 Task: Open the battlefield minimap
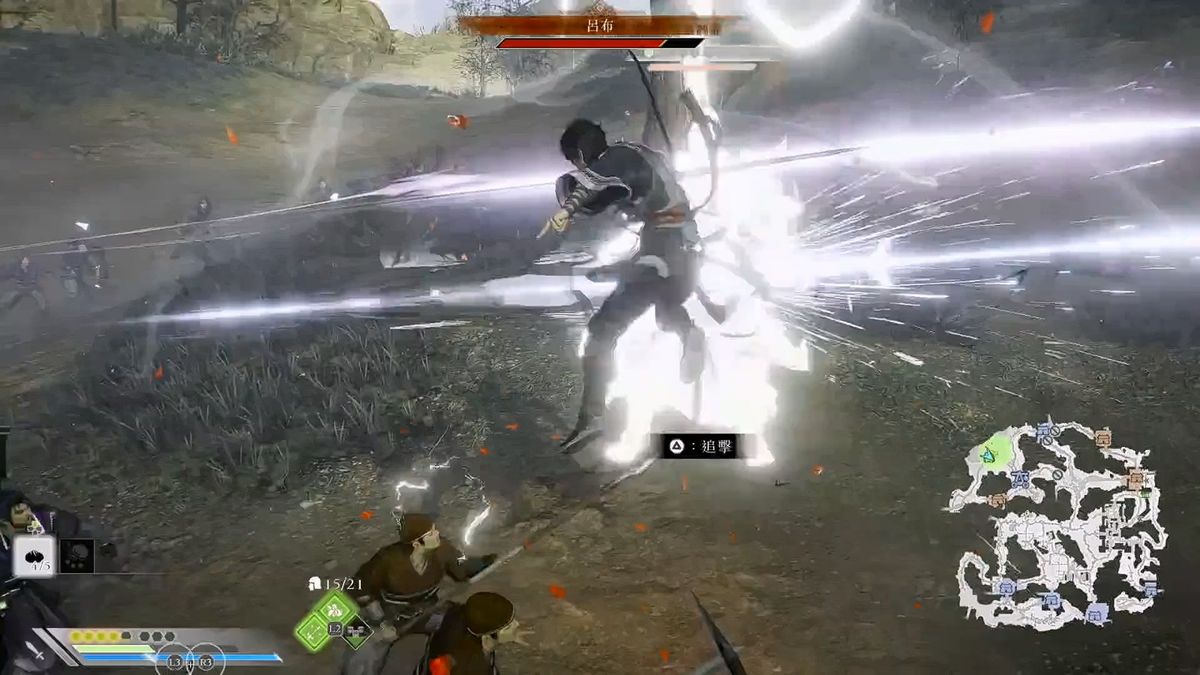click(x=1060, y=525)
